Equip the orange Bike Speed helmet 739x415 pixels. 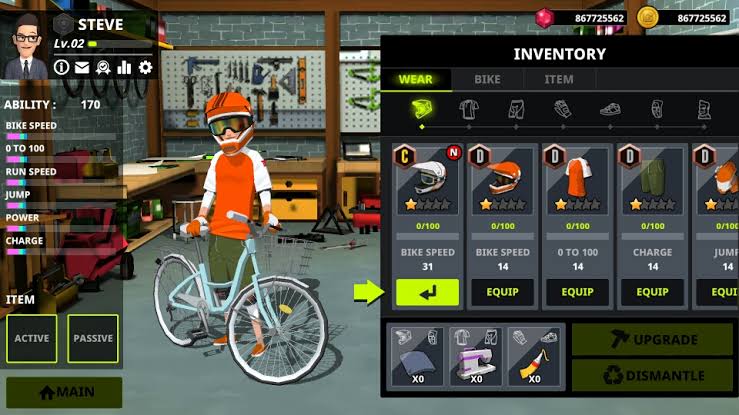coord(502,292)
